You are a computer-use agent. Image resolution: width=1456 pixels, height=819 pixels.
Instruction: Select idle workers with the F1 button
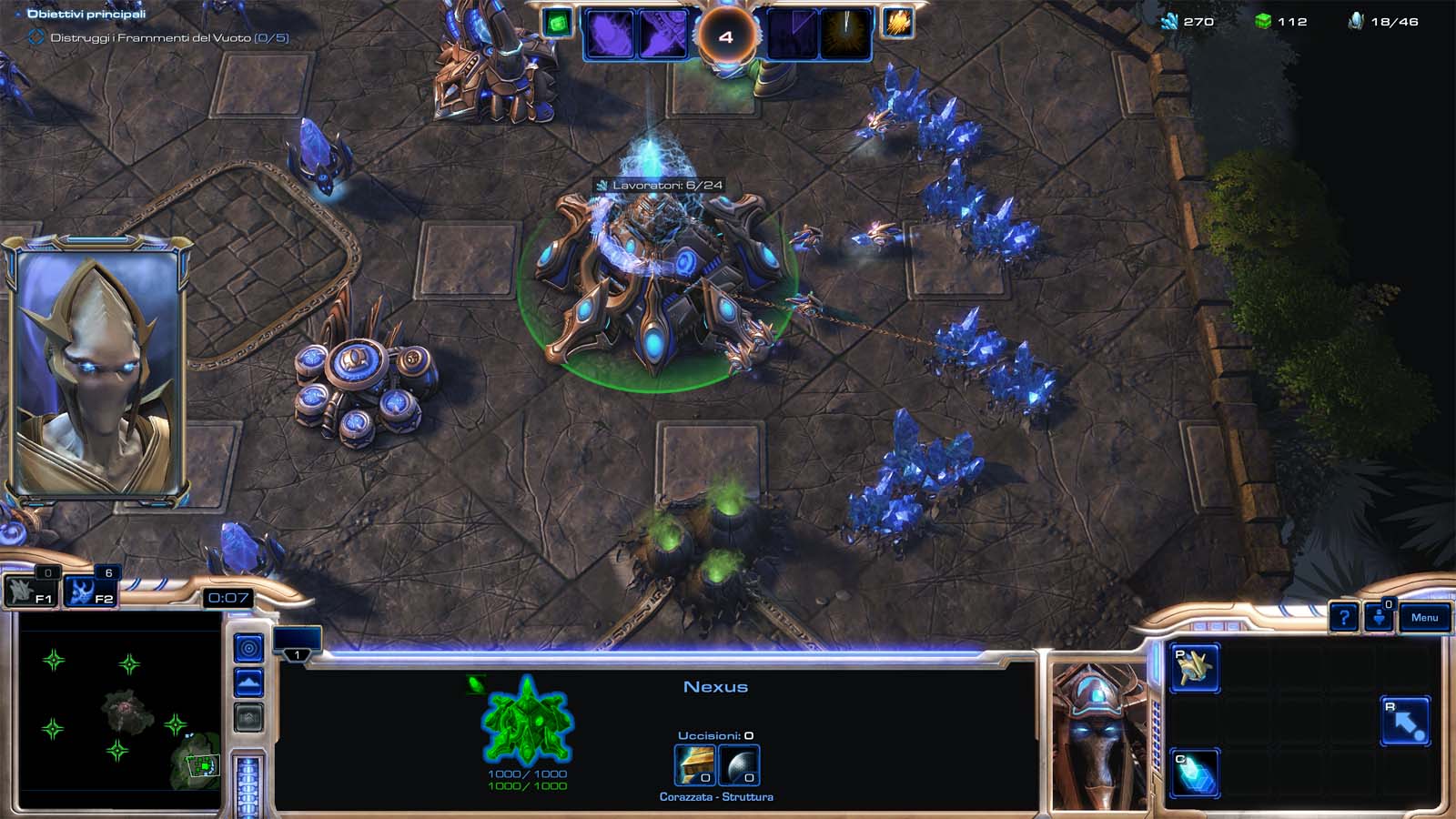[32, 591]
